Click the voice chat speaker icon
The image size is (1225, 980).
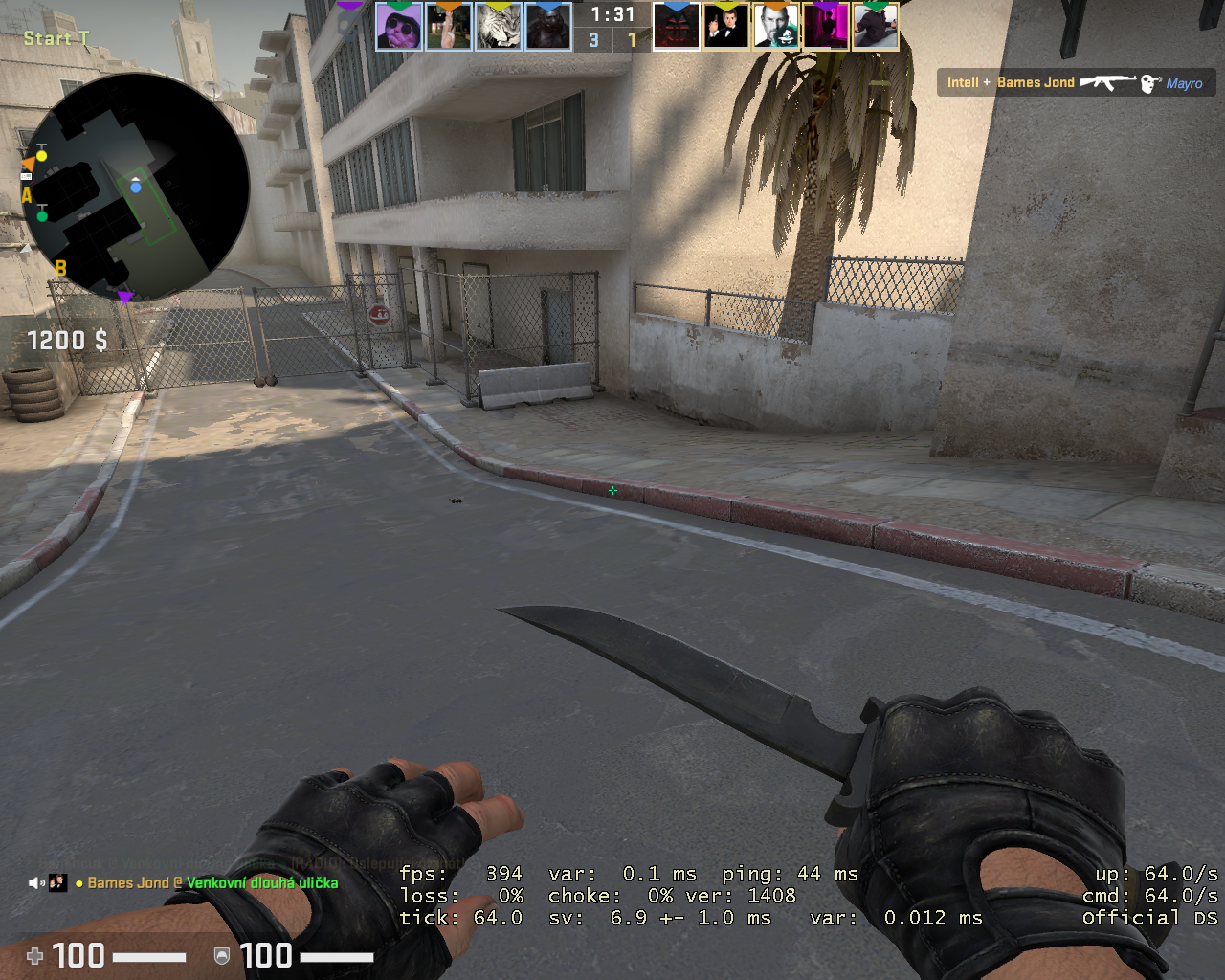pyautogui.click(x=35, y=882)
